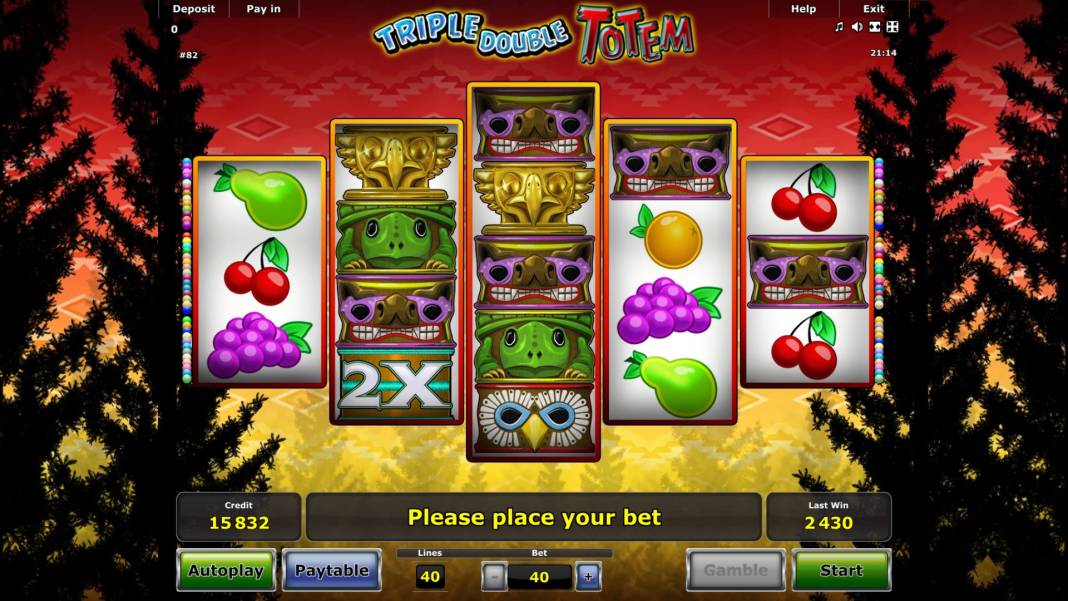Open the Paytable
The image size is (1068, 601).
[332, 570]
